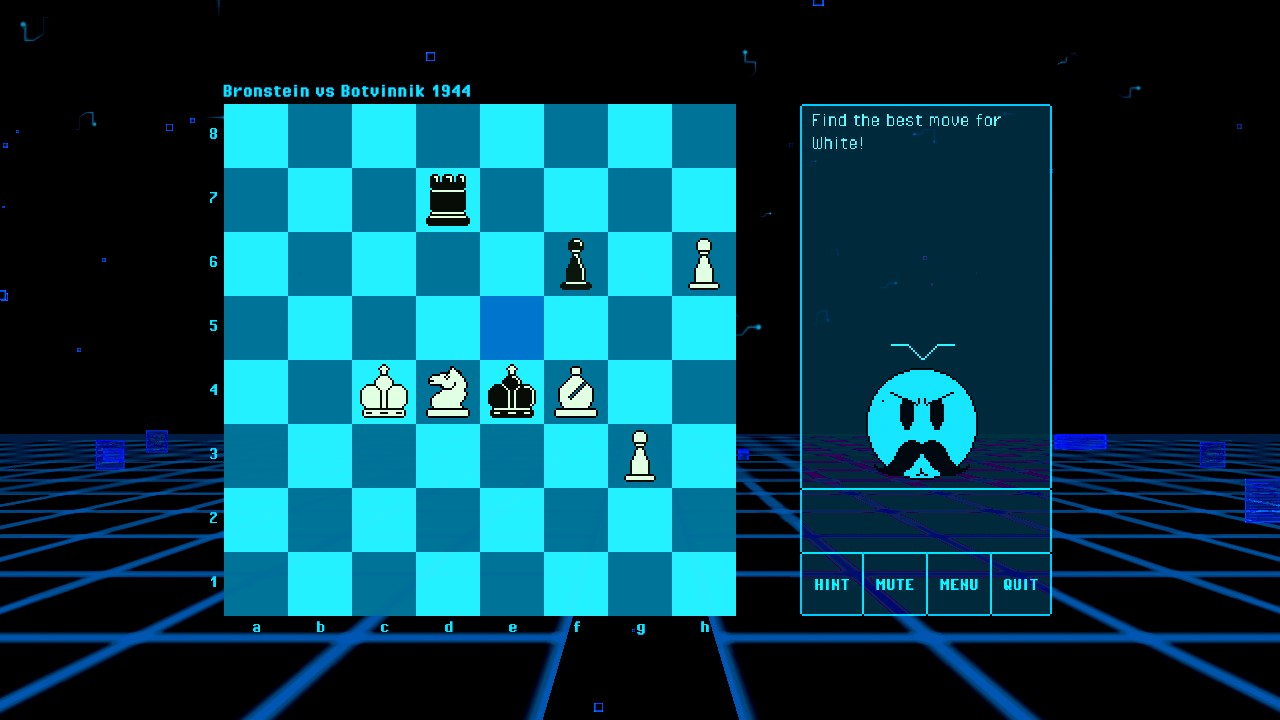
Task: Pick the white bishop on f4
Action: click(x=575, y=392)
